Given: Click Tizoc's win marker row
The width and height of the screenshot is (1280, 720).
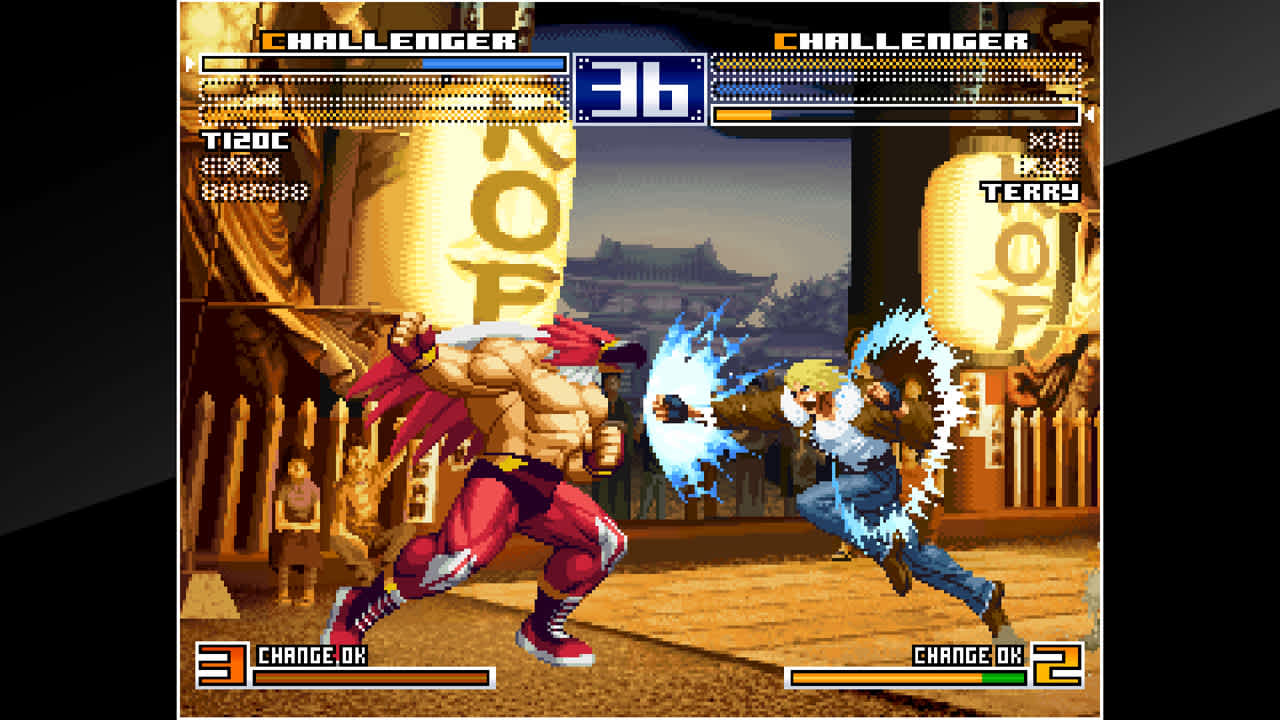Looking at the screenshot, I should pyautogui.click(x=242, y=168).
